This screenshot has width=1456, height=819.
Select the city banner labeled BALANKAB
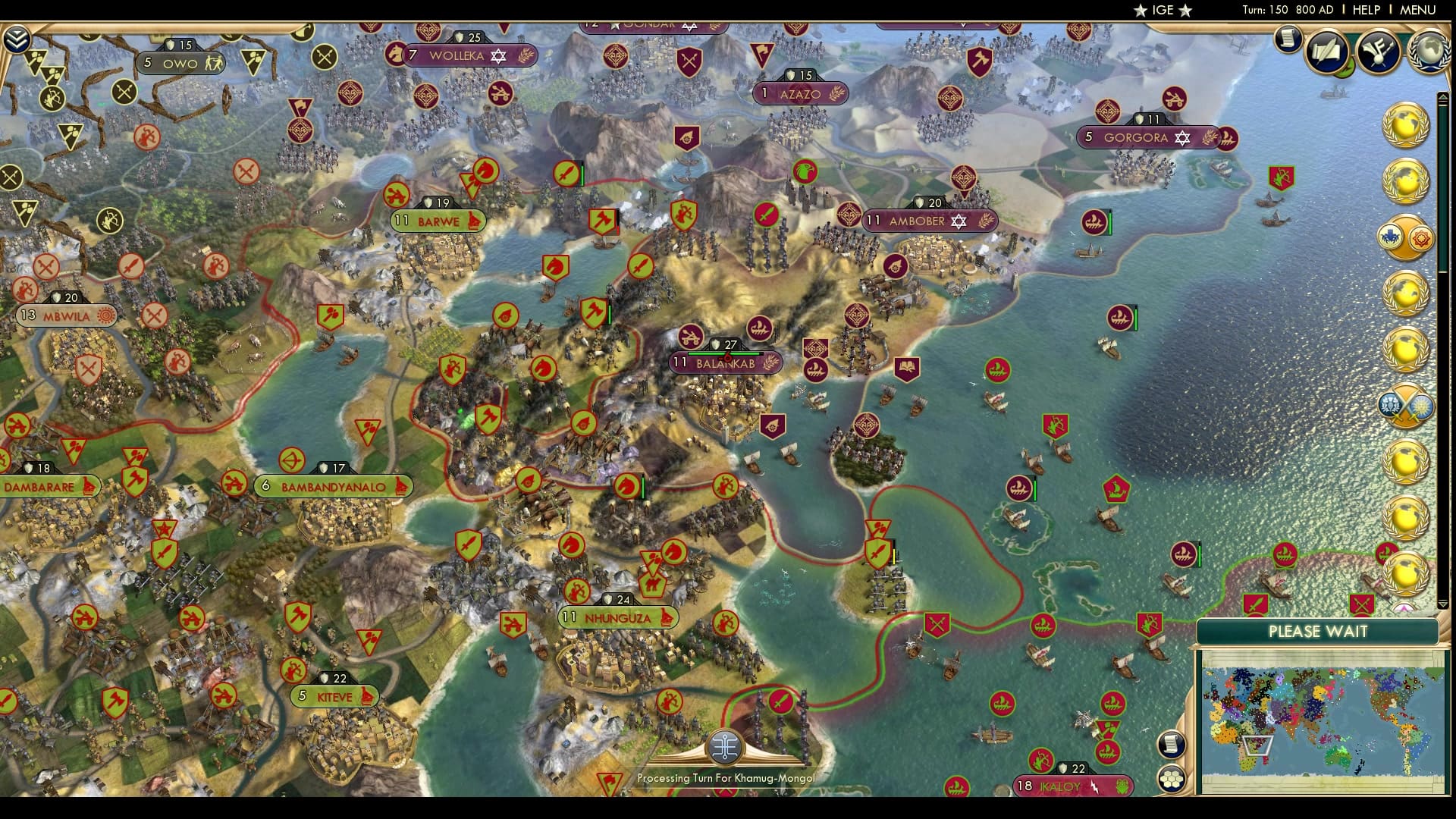pyautogui.click(x=726, y=364)
